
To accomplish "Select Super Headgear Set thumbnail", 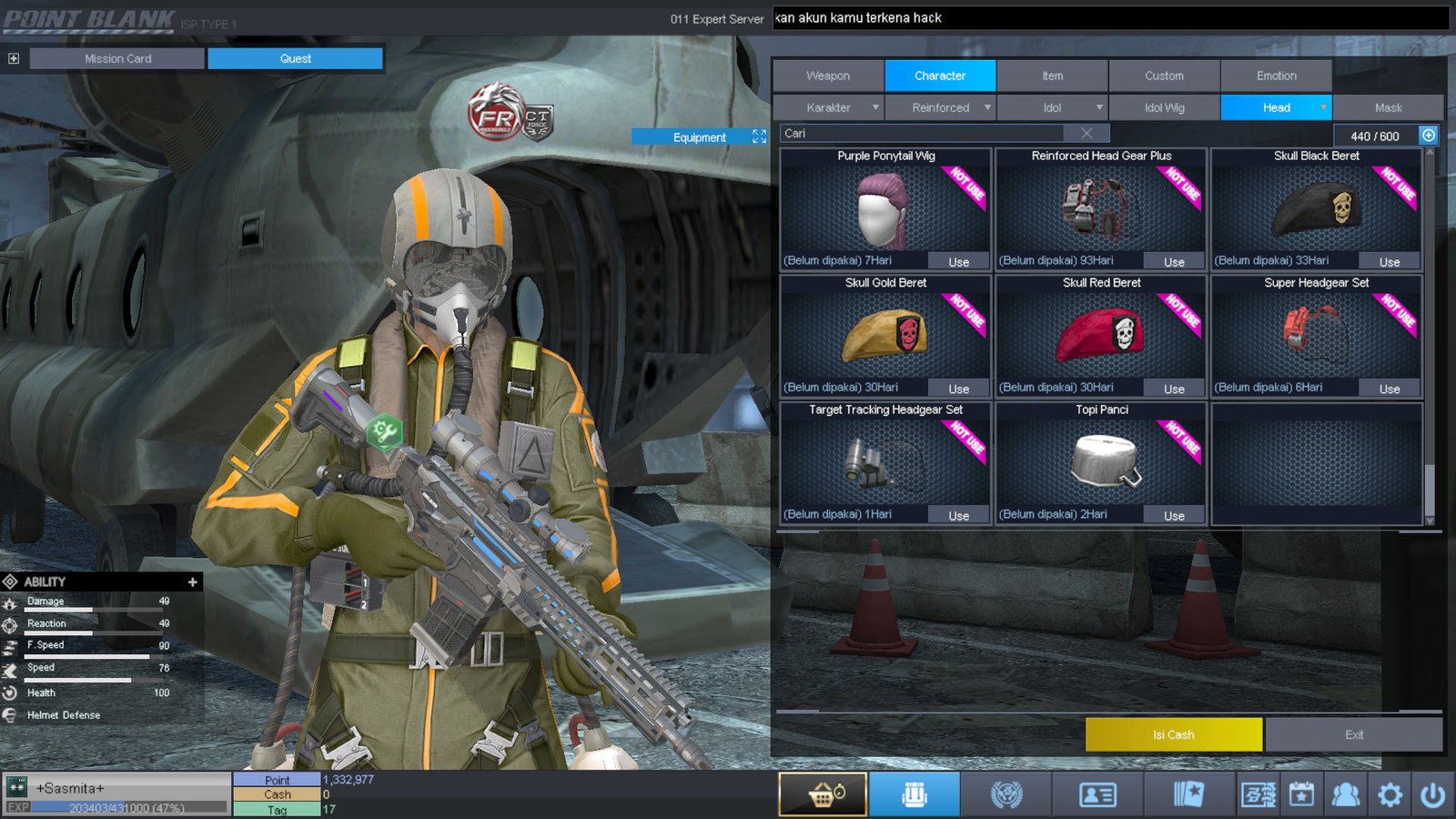I will [x=1316, y=333].
